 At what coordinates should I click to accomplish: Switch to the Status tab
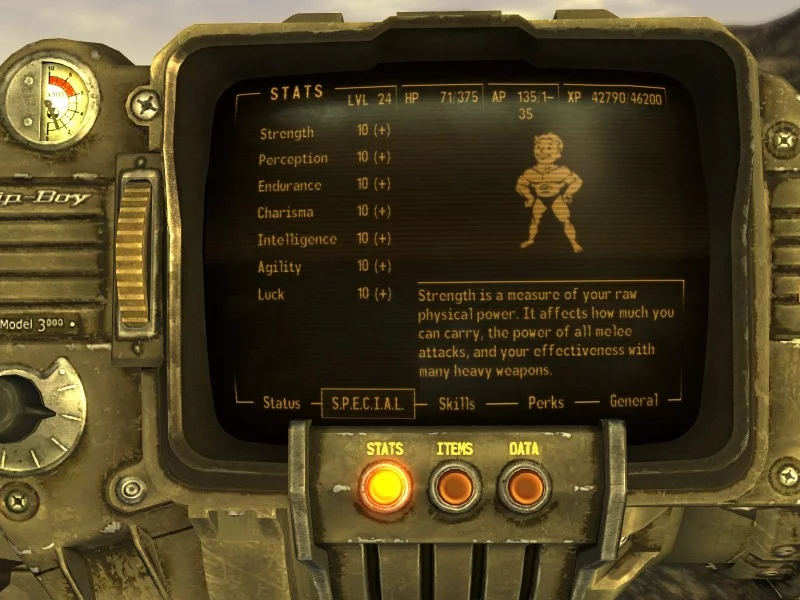[x=281, y=403]
